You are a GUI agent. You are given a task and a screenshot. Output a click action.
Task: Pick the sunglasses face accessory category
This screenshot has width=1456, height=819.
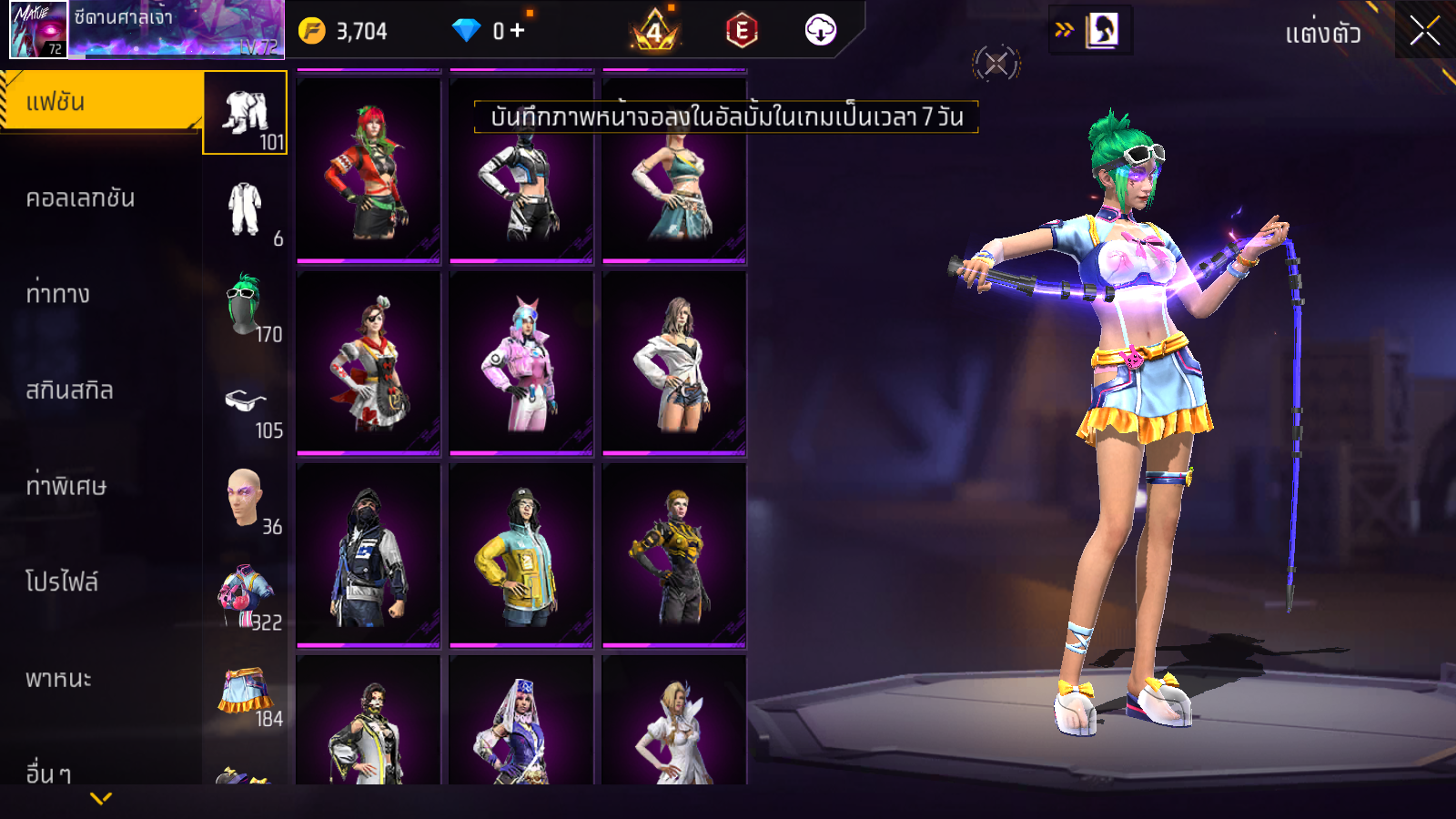(x=246, y=402)
